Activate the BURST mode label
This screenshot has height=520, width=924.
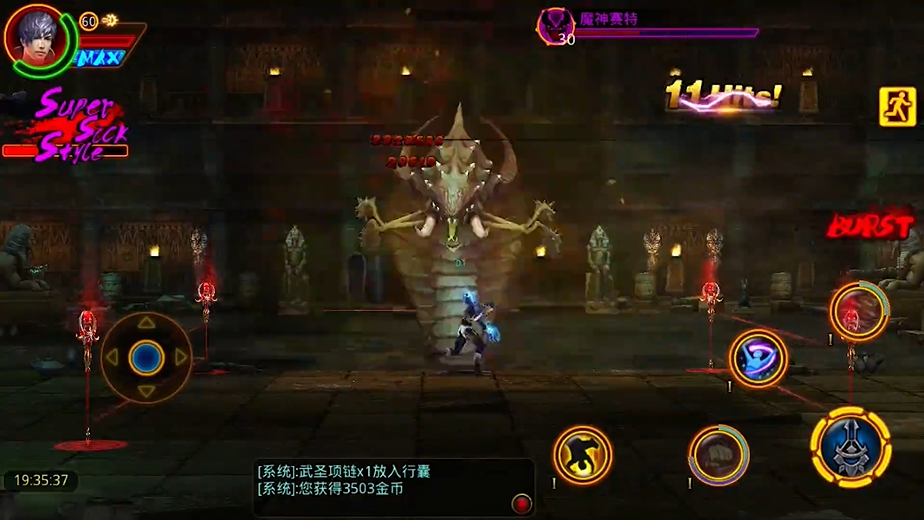pos(869,226)
